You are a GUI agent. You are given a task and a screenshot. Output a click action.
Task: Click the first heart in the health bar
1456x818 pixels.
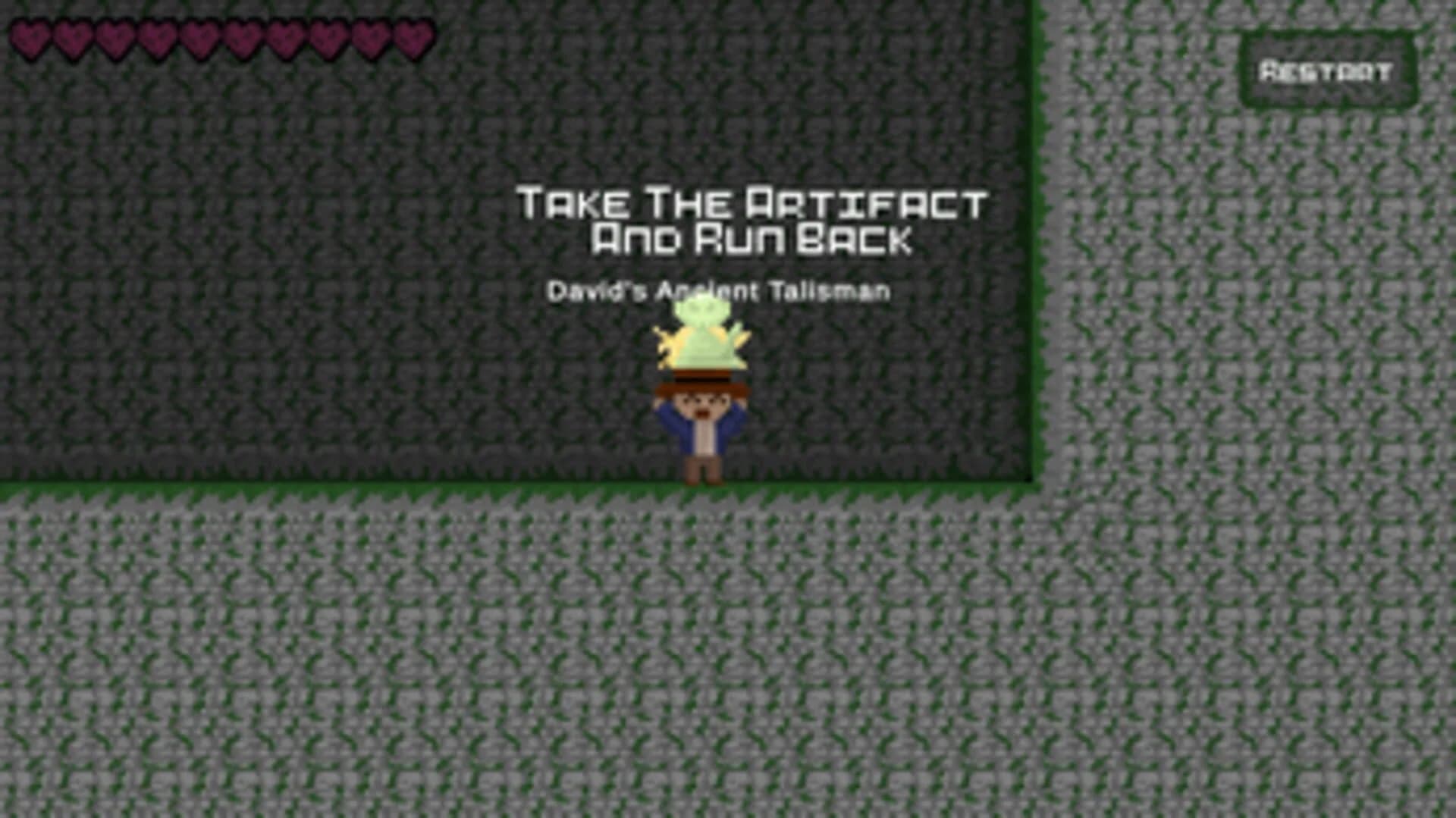coord(32,36)
